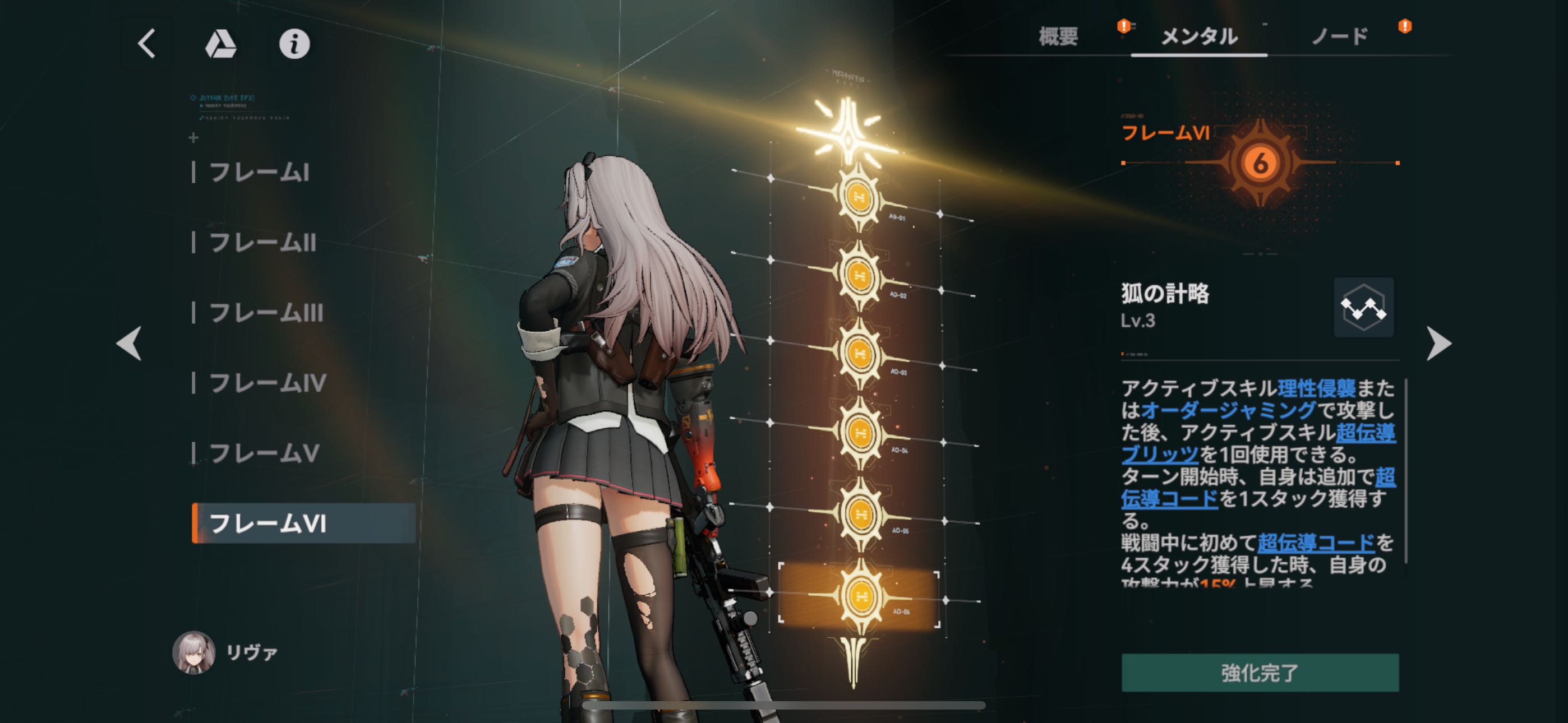Switch to the next character arrow

(1438, 343)
